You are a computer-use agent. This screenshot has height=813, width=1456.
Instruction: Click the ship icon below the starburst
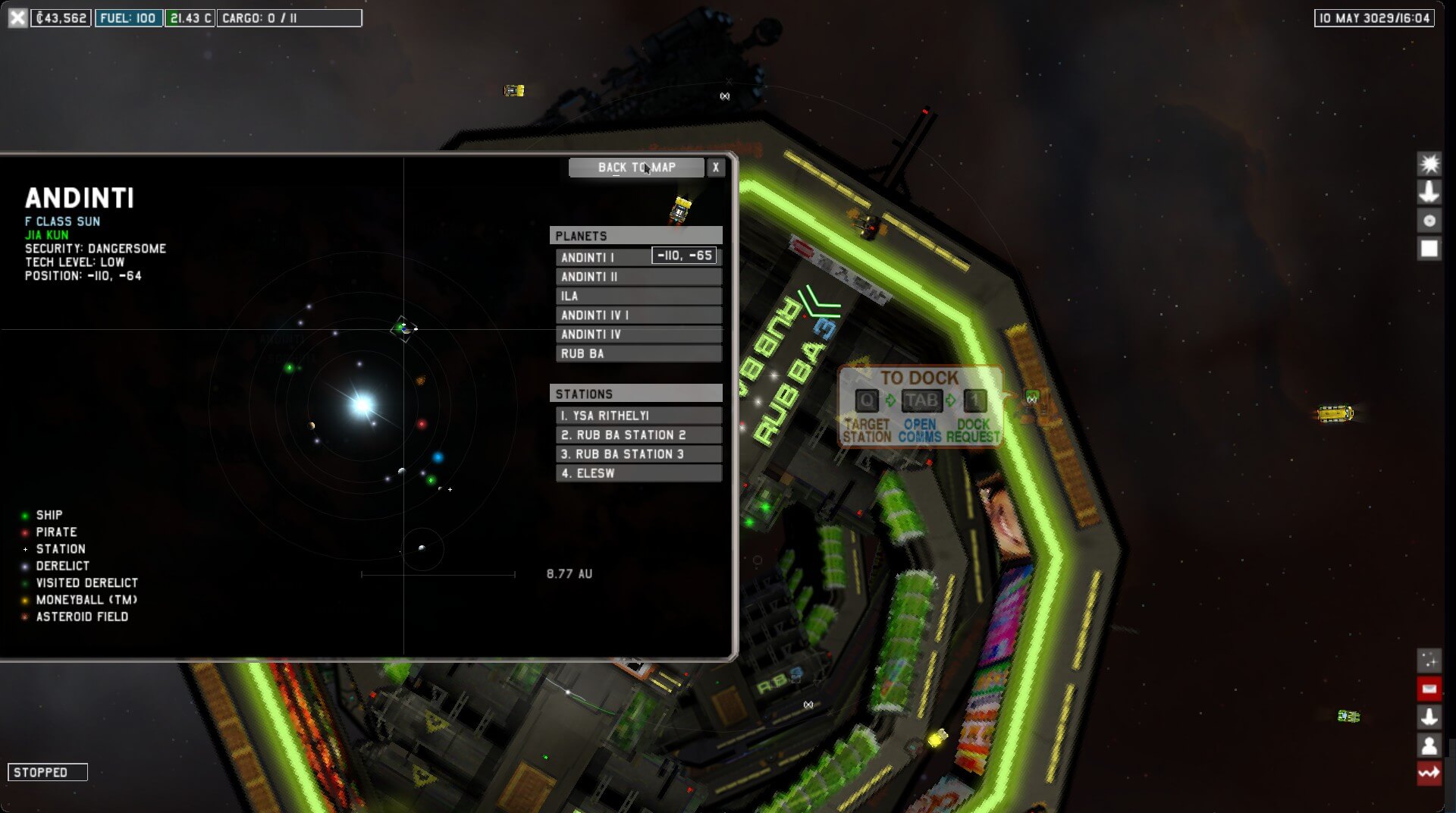click(1429, 192)
